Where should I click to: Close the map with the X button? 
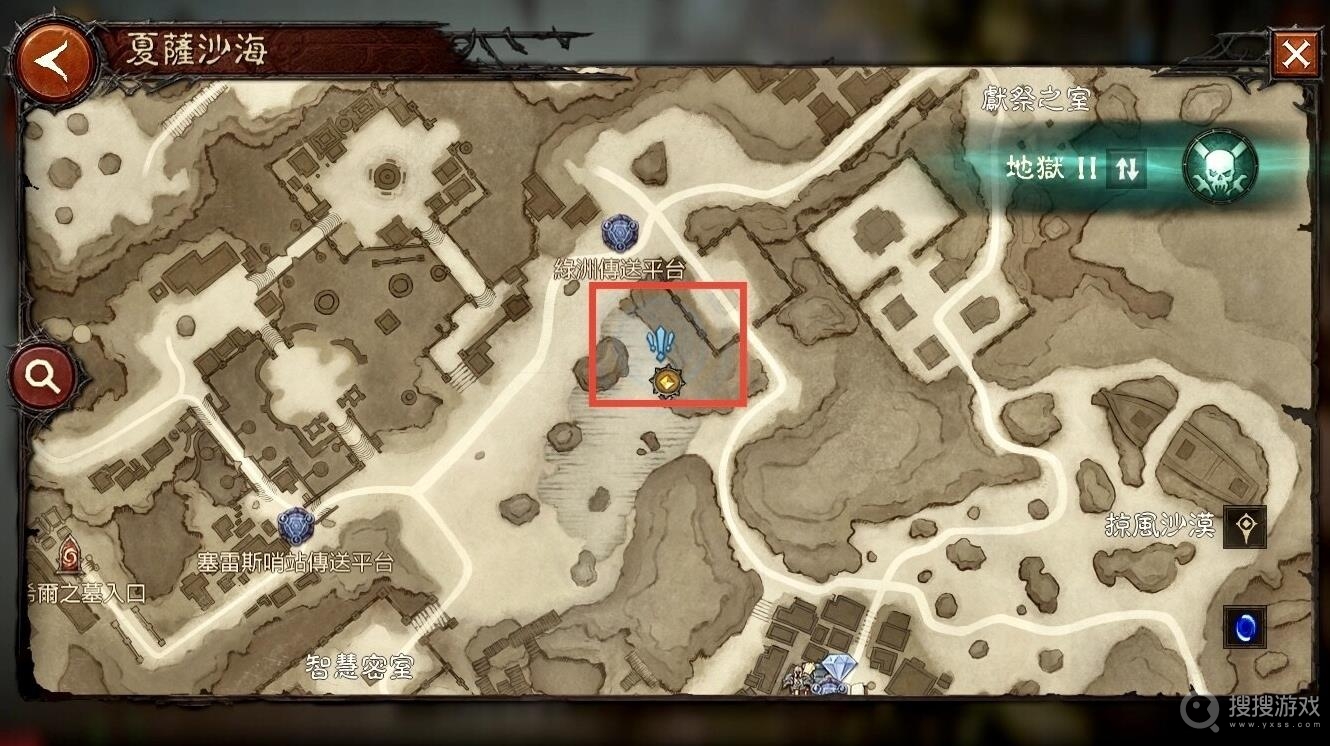(x=1296, y=54)
